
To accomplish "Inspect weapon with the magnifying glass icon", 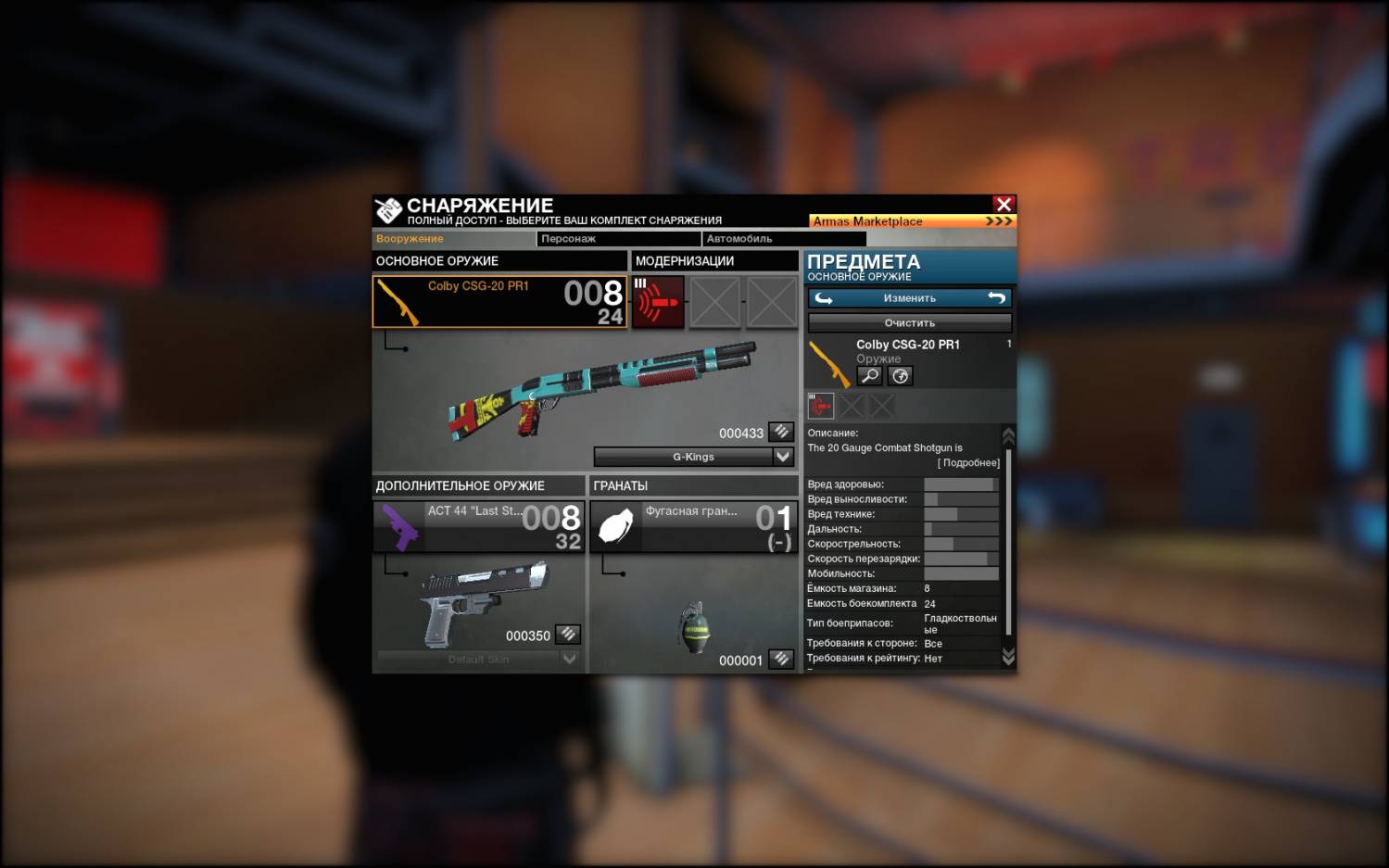I will [869, 375].
